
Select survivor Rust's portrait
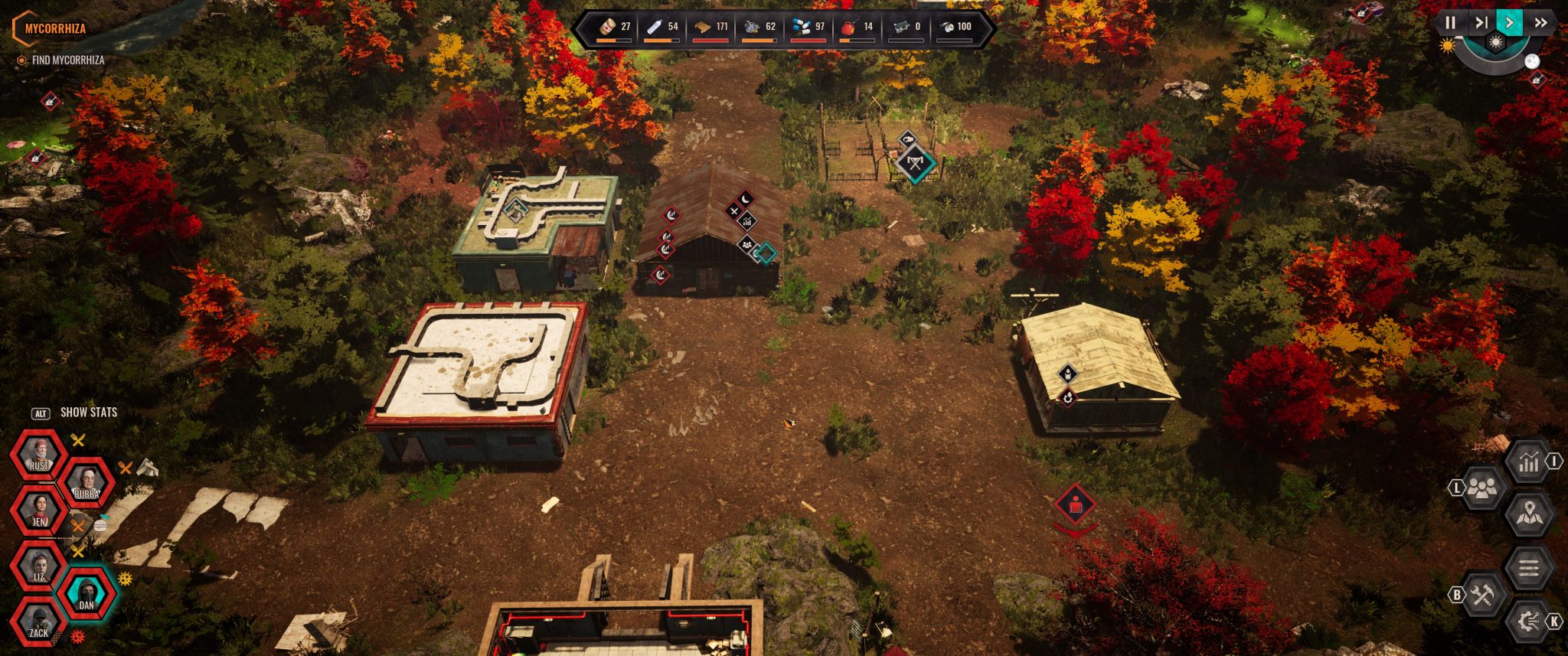tap(38, 456)
